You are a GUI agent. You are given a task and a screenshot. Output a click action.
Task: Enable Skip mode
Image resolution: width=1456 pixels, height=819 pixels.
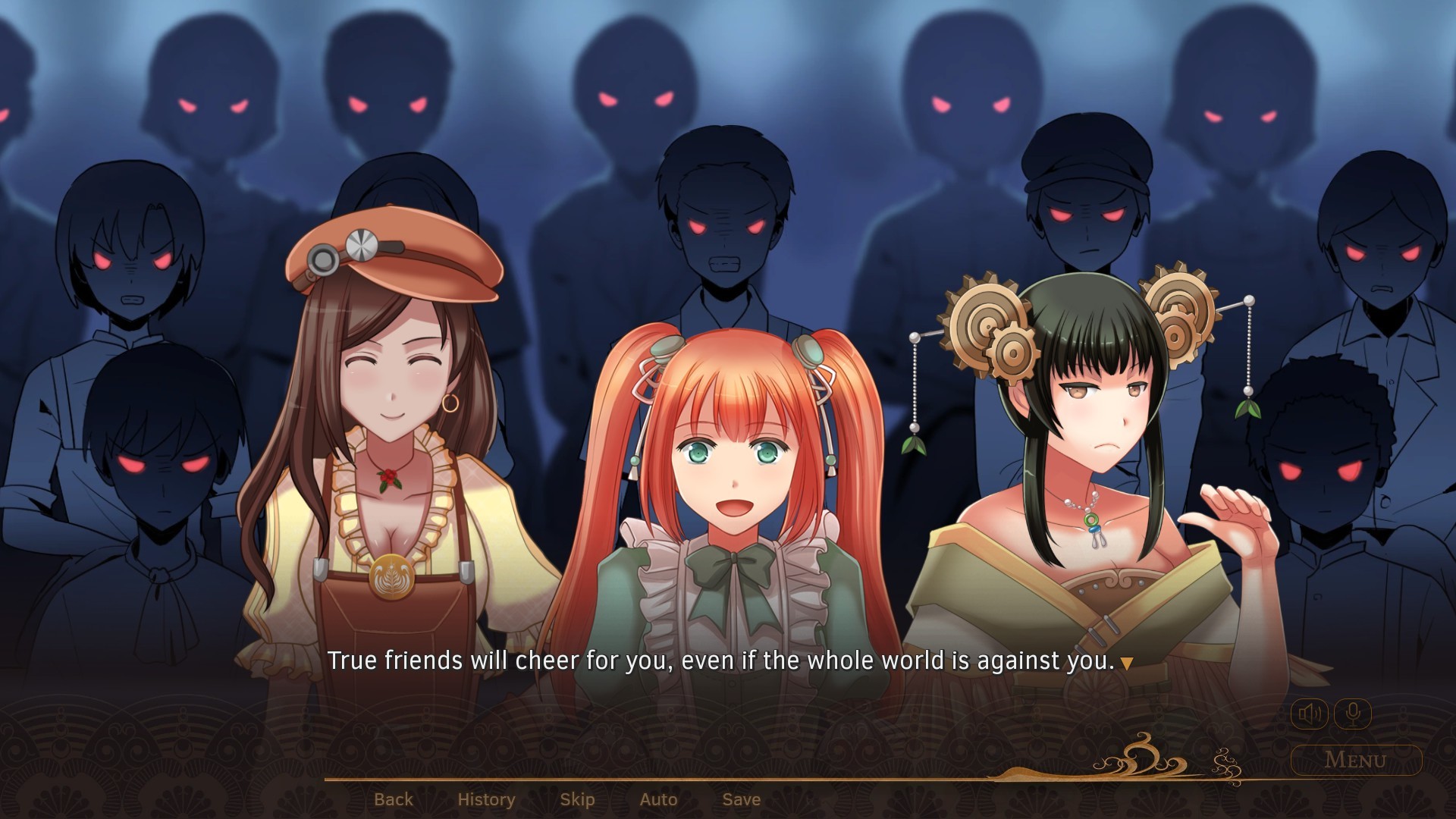(578, 799)
